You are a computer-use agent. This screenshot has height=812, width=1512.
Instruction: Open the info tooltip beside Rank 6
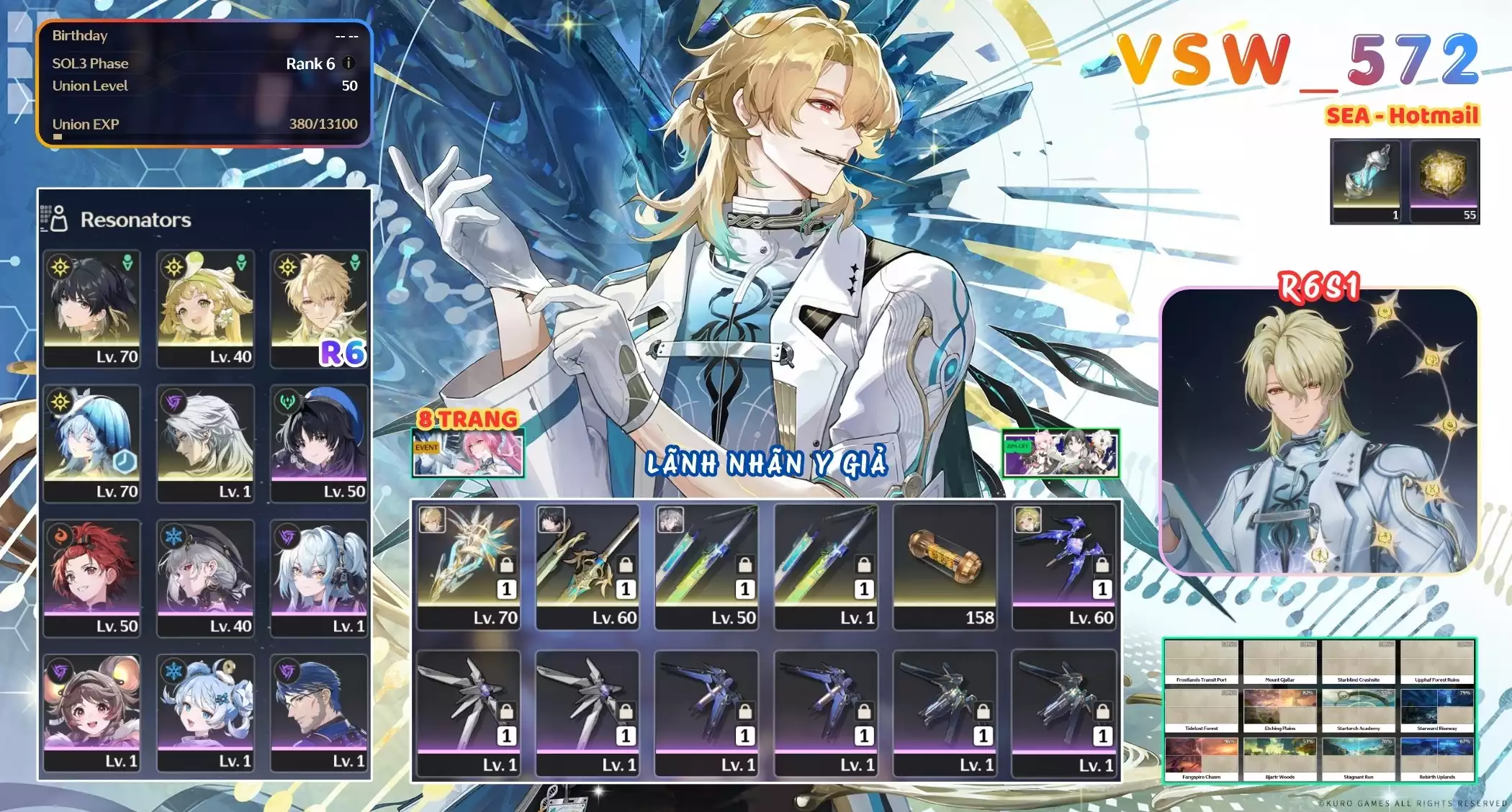pos(348,63)
